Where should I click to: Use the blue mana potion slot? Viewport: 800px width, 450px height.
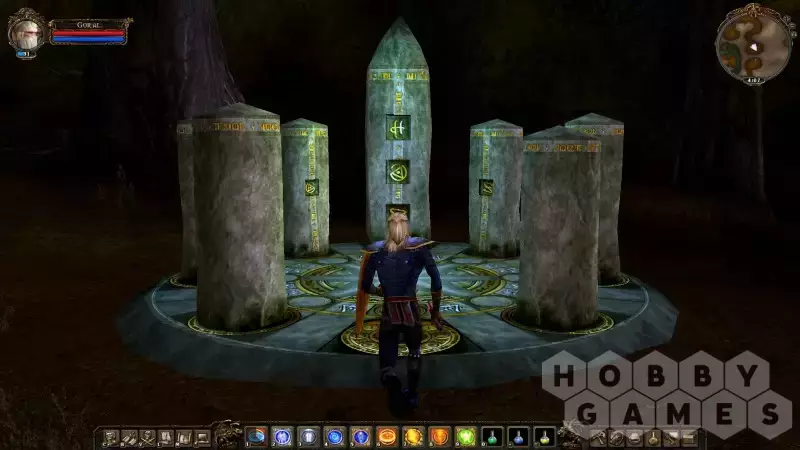517,436
